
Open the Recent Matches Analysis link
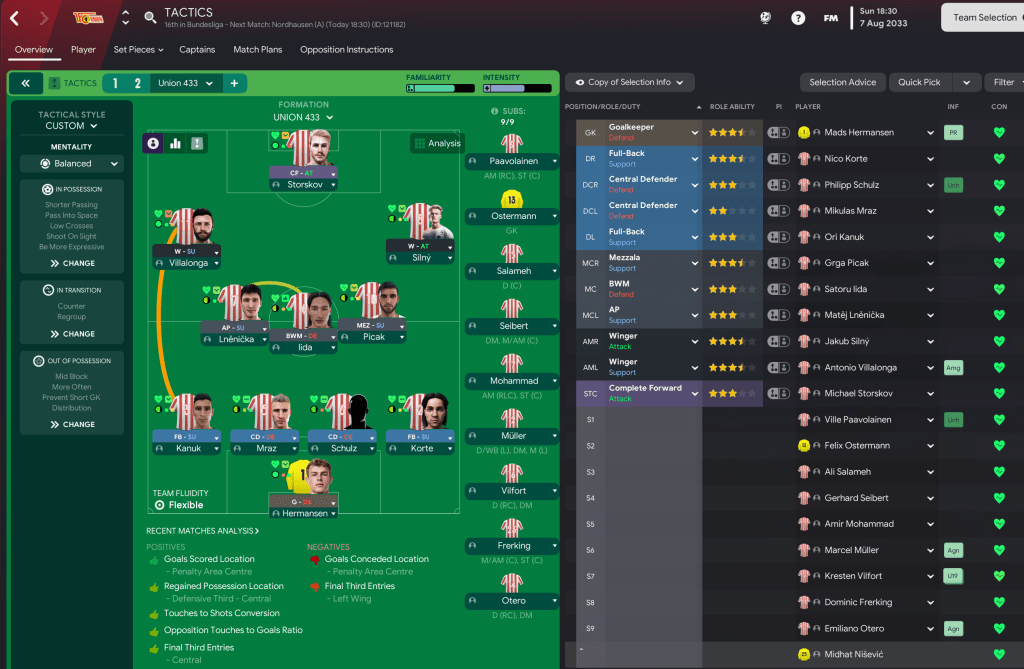point(203,531)
